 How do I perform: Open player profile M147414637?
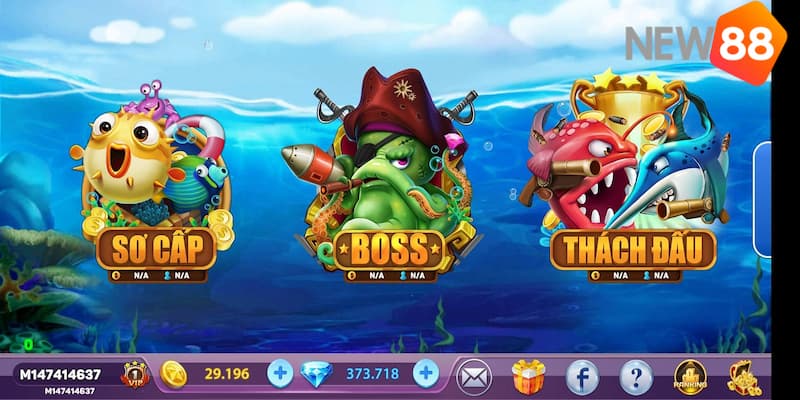(x=60, y=375)
